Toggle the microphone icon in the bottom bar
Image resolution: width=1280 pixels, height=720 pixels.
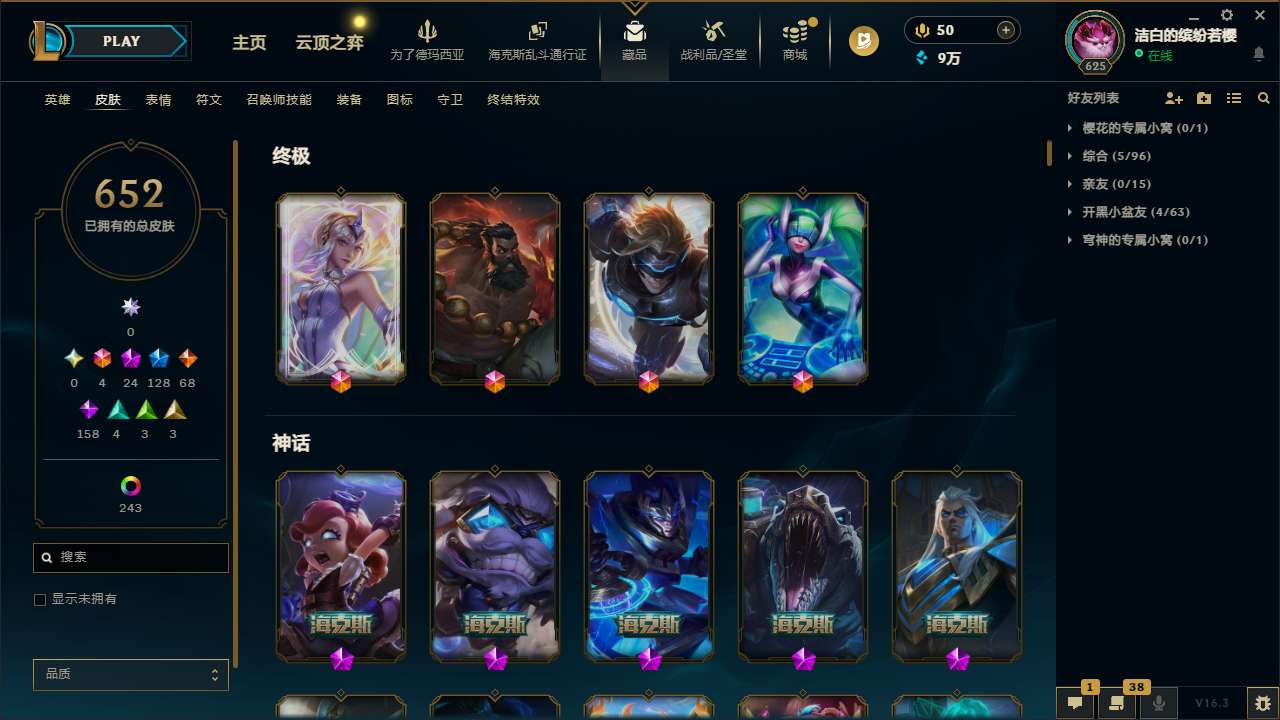(1158, 702)
